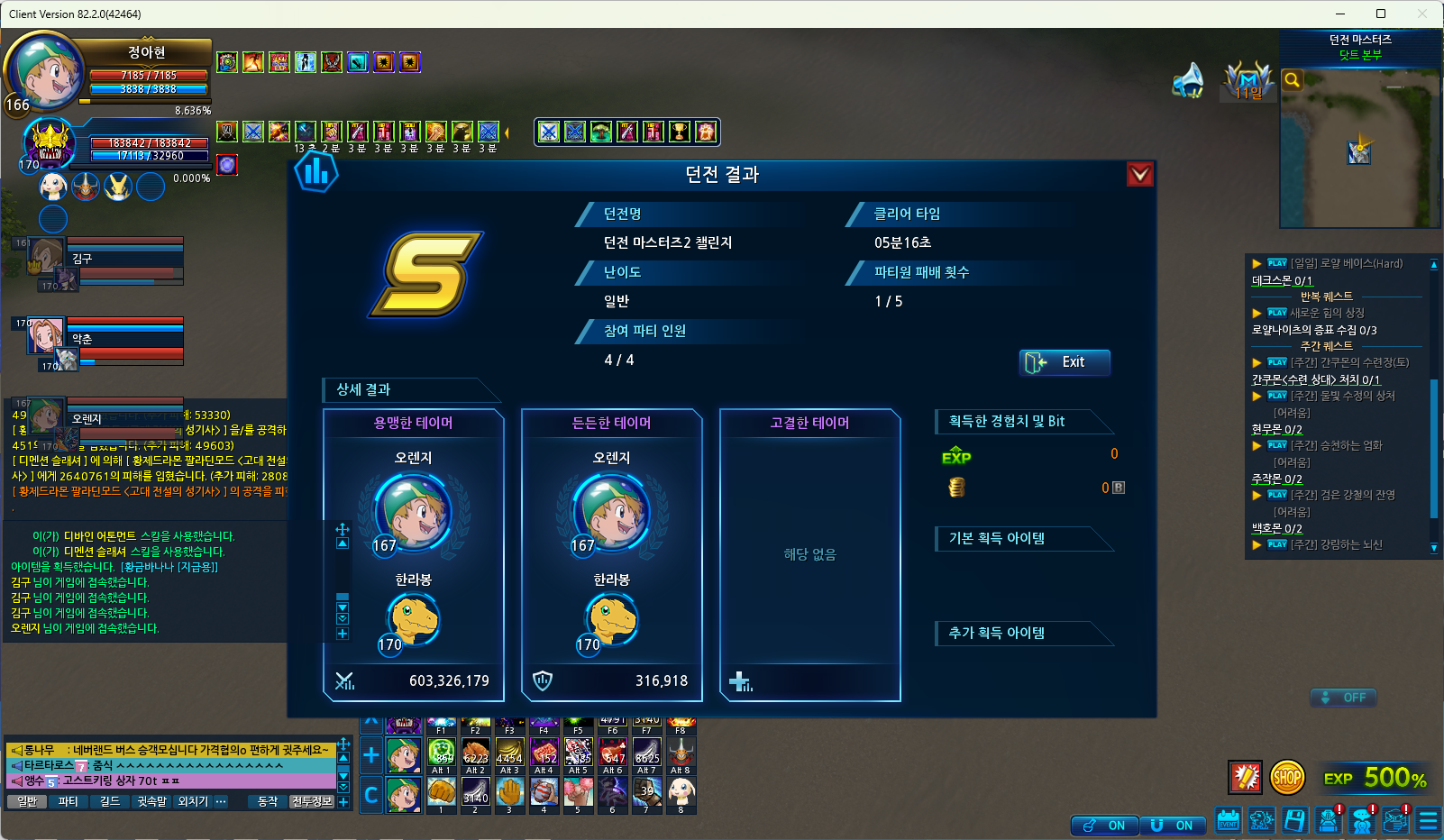Open the dungeon statistics chart icon

point(316,171)
